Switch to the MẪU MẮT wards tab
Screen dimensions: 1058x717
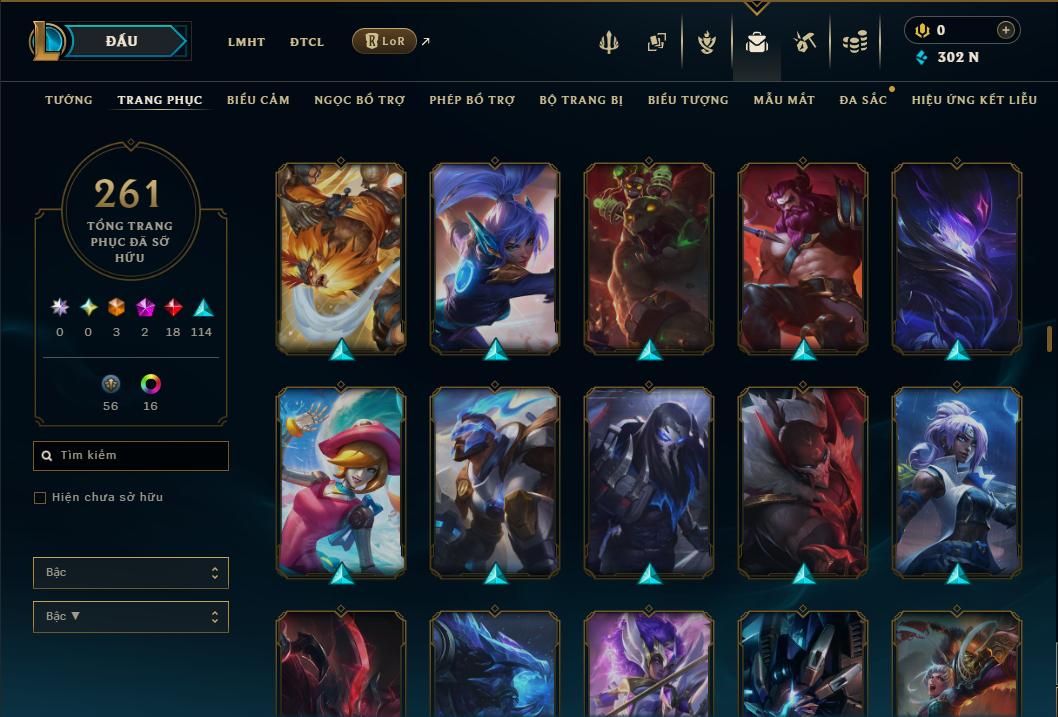pyautogui.click(x=784, y=100)
